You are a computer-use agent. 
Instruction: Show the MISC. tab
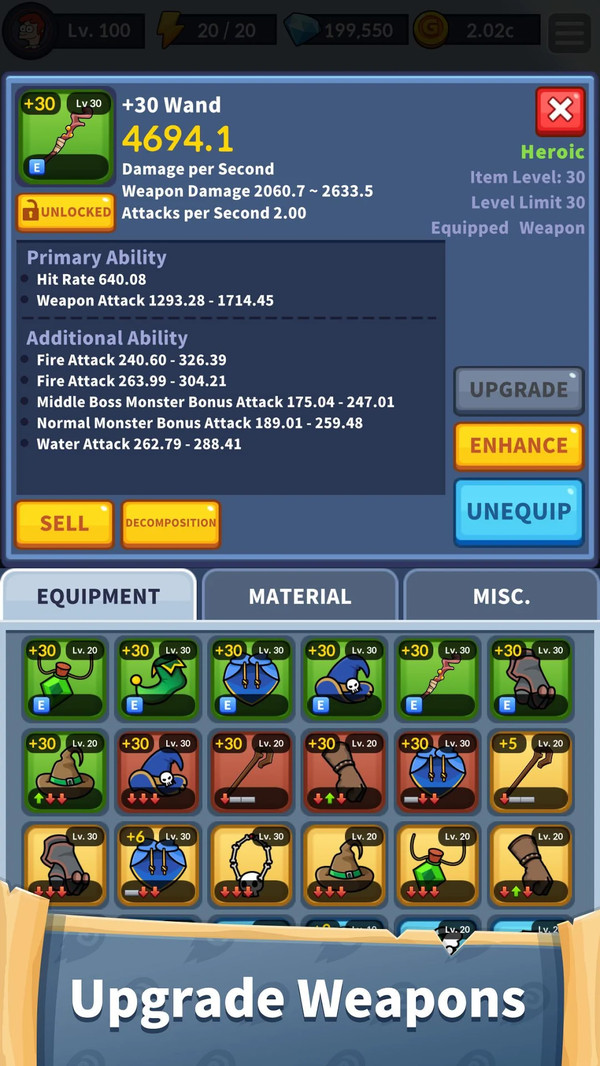click(x=501, y=597)
